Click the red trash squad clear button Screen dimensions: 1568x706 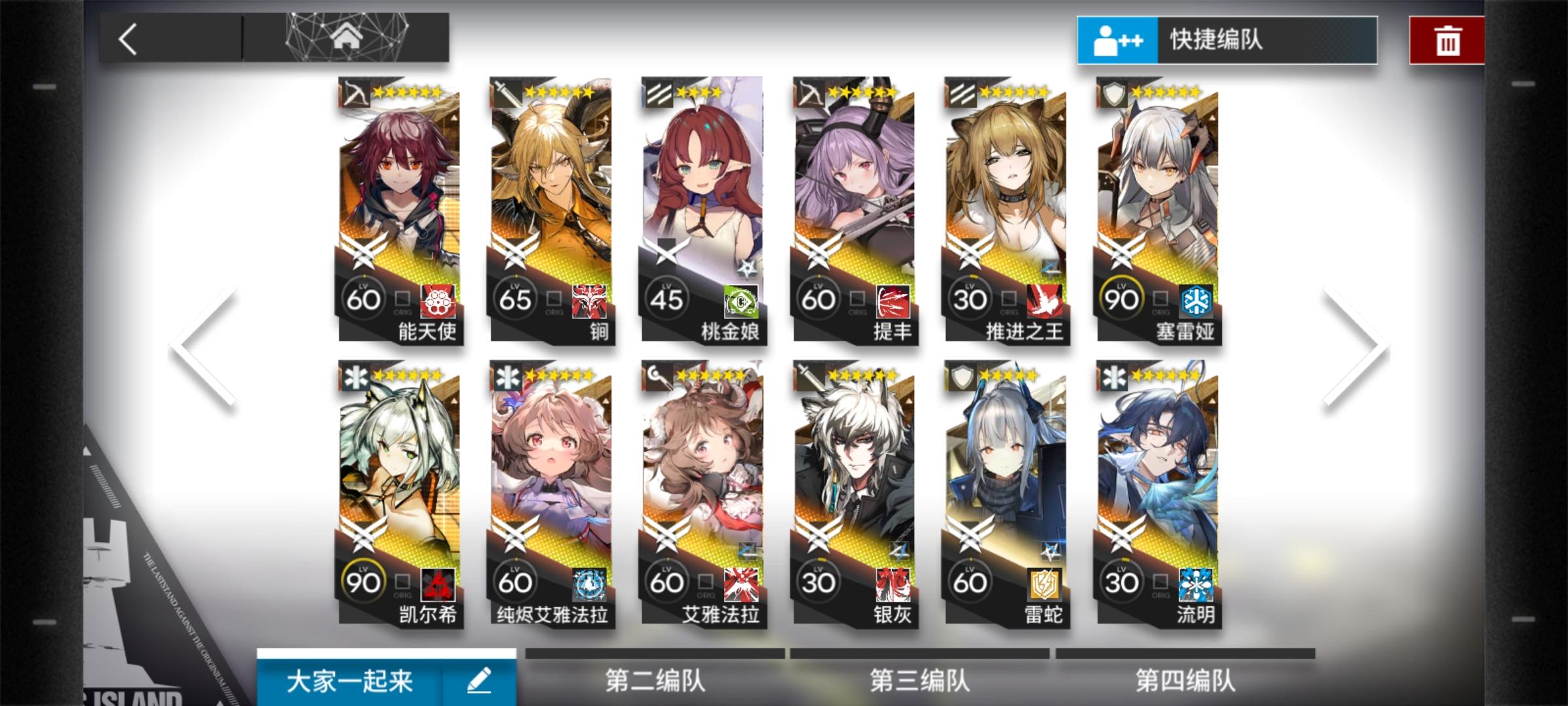[x=1447, y=40]
